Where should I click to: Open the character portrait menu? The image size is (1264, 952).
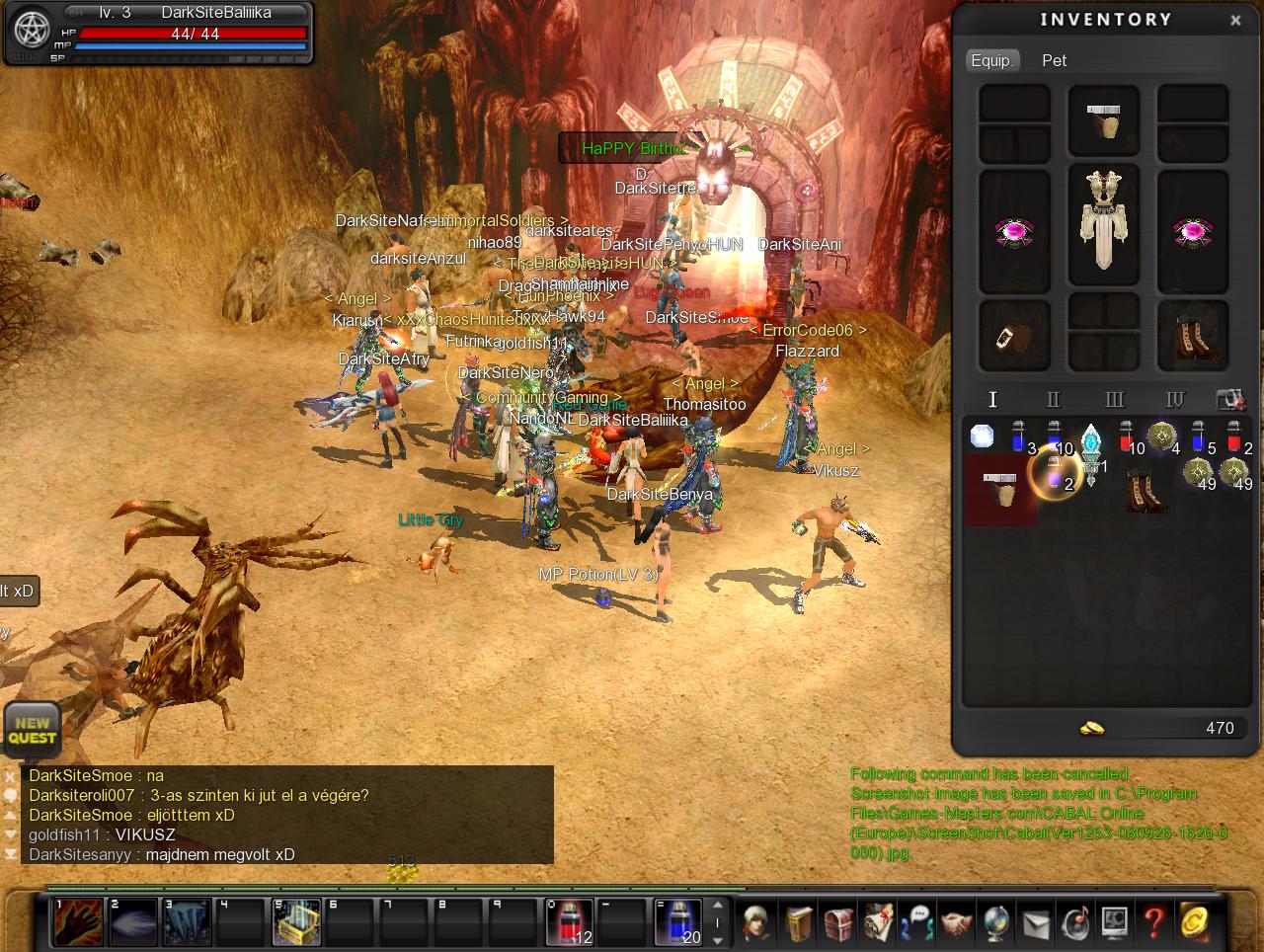tap(758, 922)
